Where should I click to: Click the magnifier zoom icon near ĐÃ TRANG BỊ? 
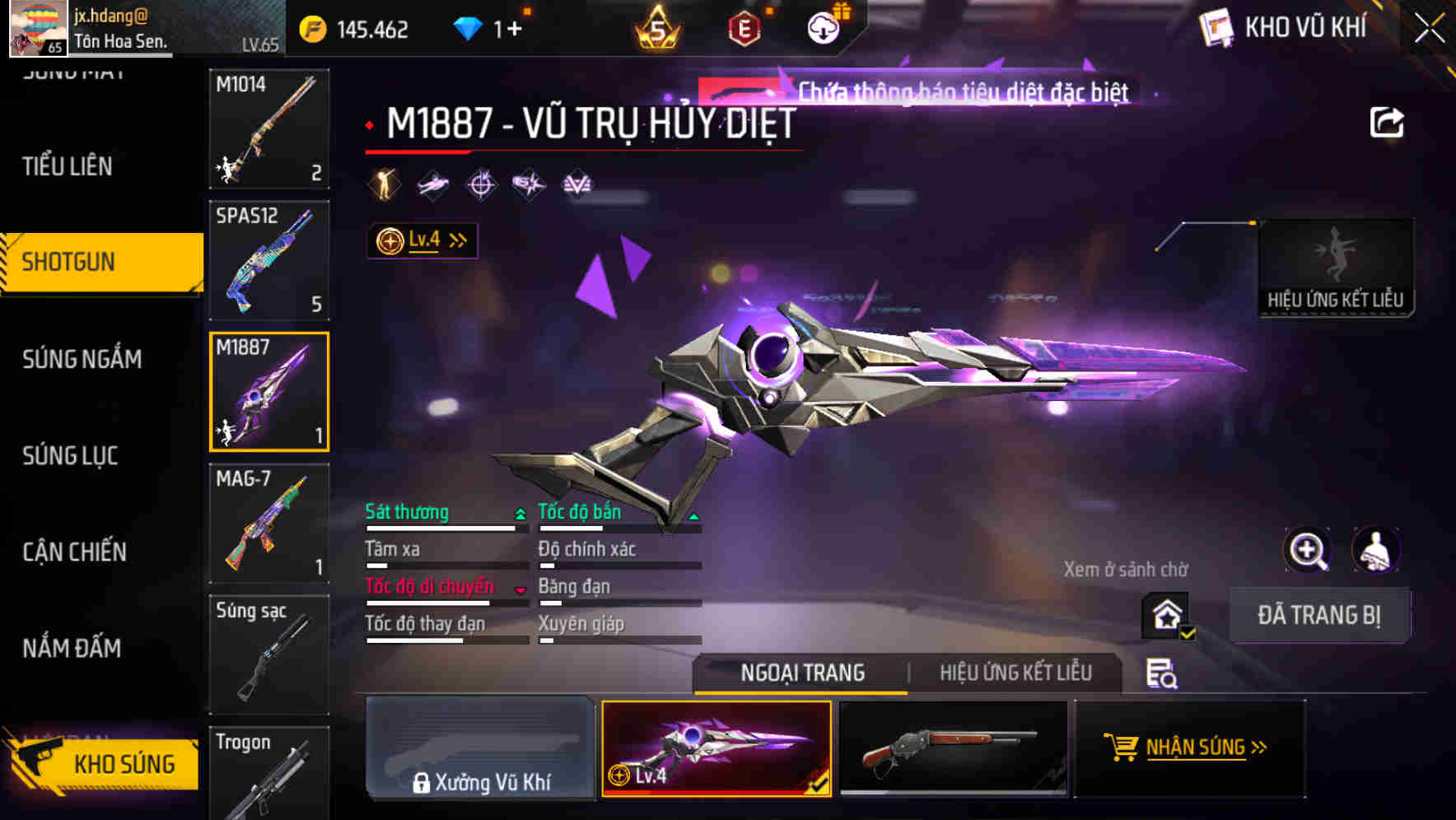pos(1309,550)
